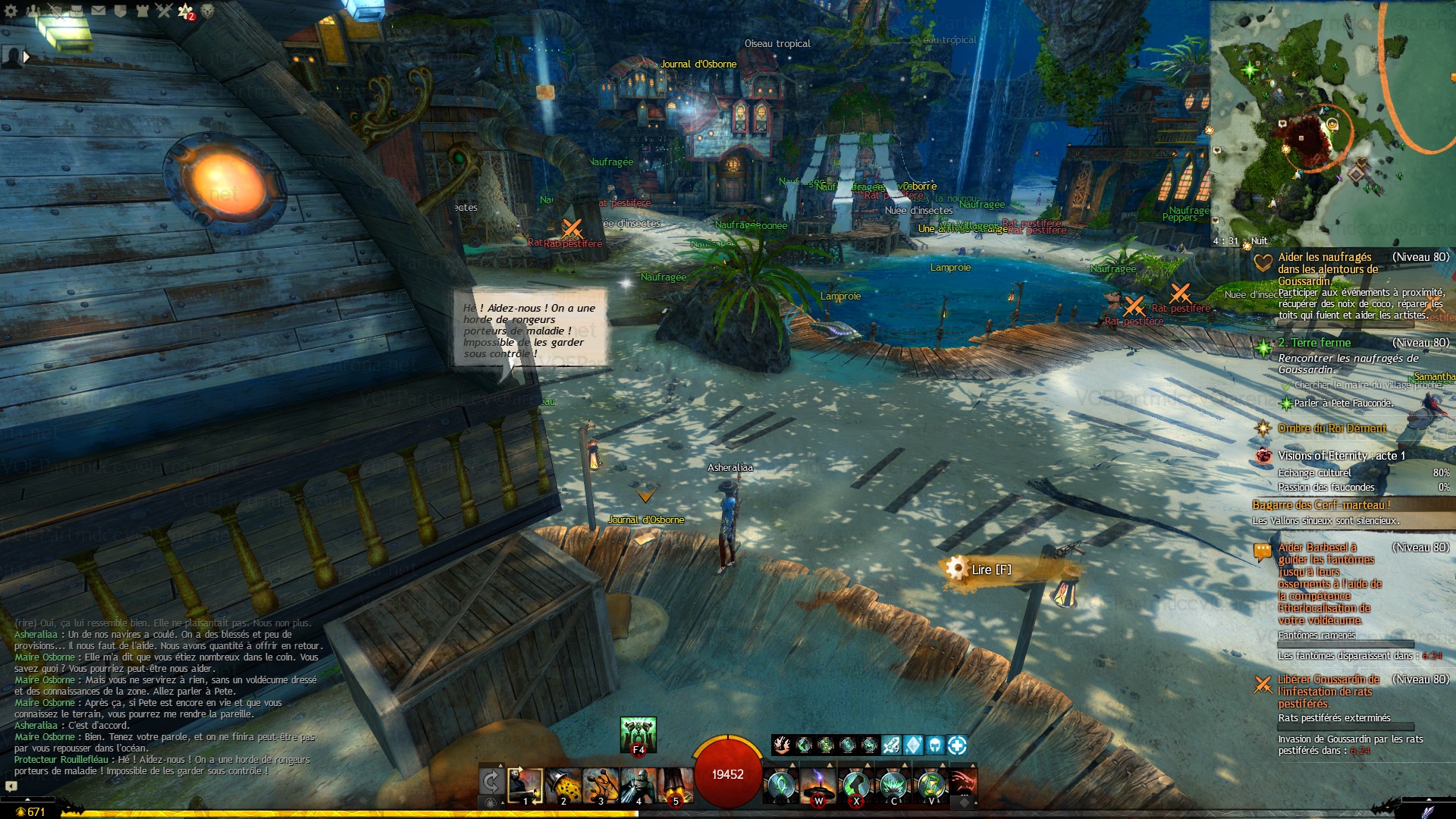Activate the armored soldier skill slot 4
This screenshot has height=819, width=1456.
(638, 786)
